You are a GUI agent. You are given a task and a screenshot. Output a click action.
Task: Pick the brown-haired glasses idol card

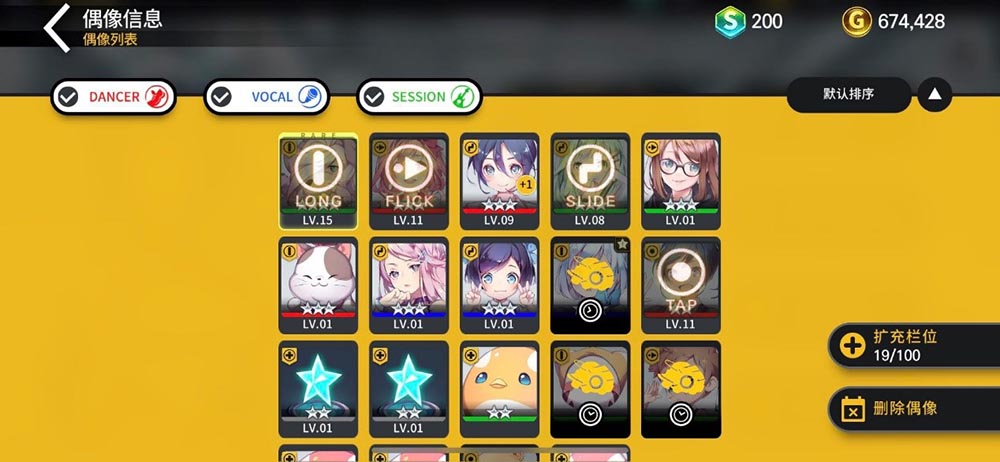coord(681,181)
